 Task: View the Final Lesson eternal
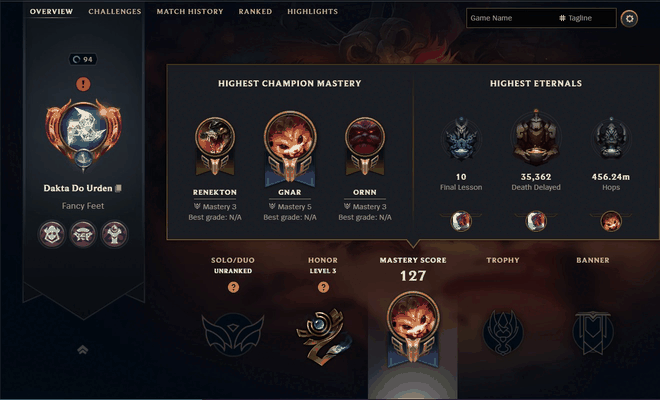coord(462,140)
